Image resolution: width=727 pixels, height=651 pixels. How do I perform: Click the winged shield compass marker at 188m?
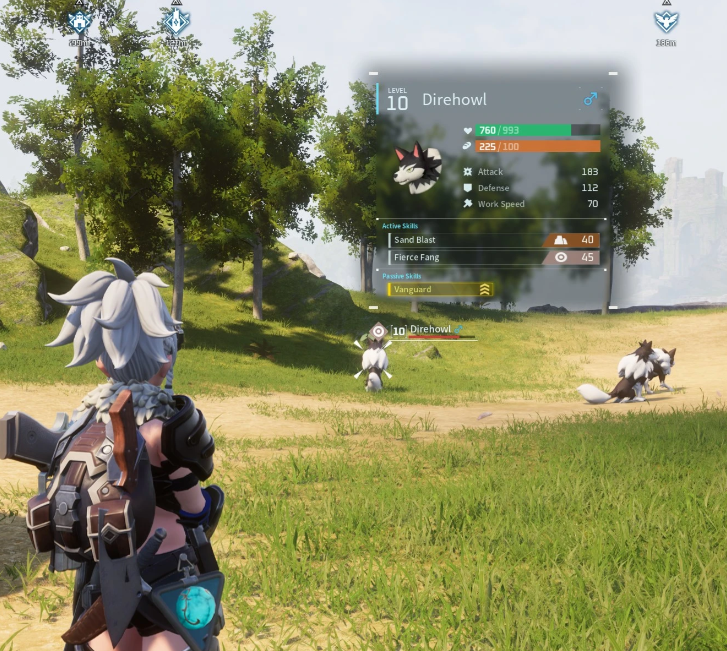coord(666,22)
